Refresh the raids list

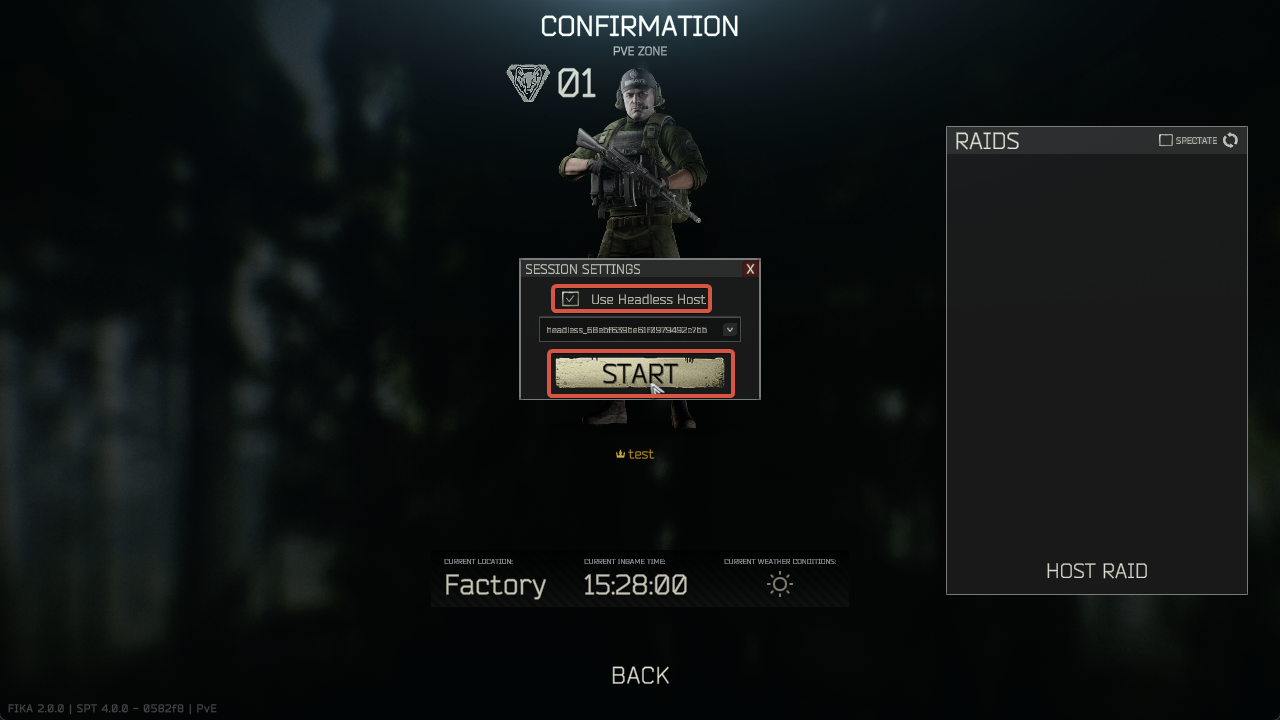(1231, 140)
